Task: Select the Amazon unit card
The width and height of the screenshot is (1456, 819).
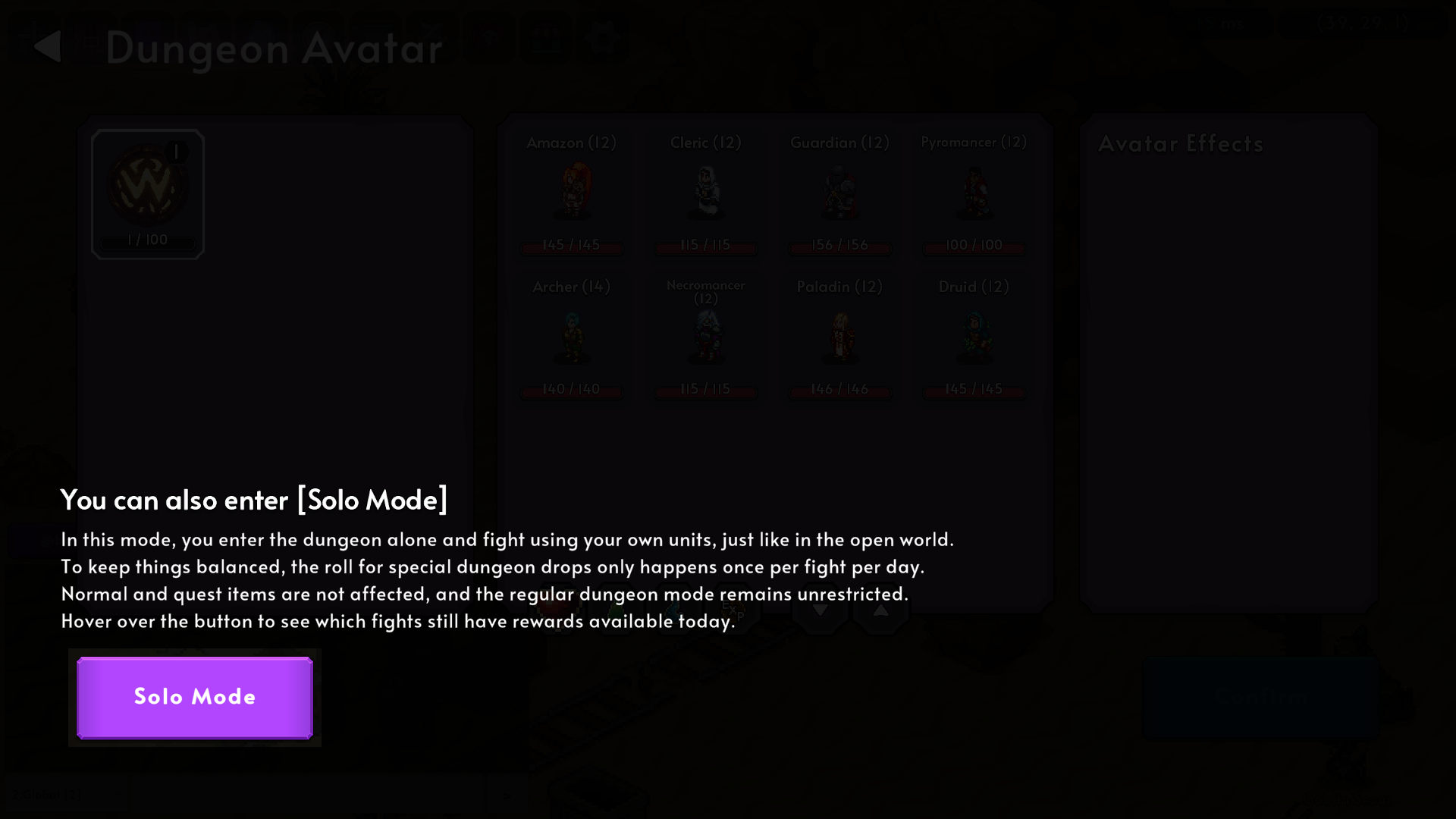Action: [x=572, y=193]
